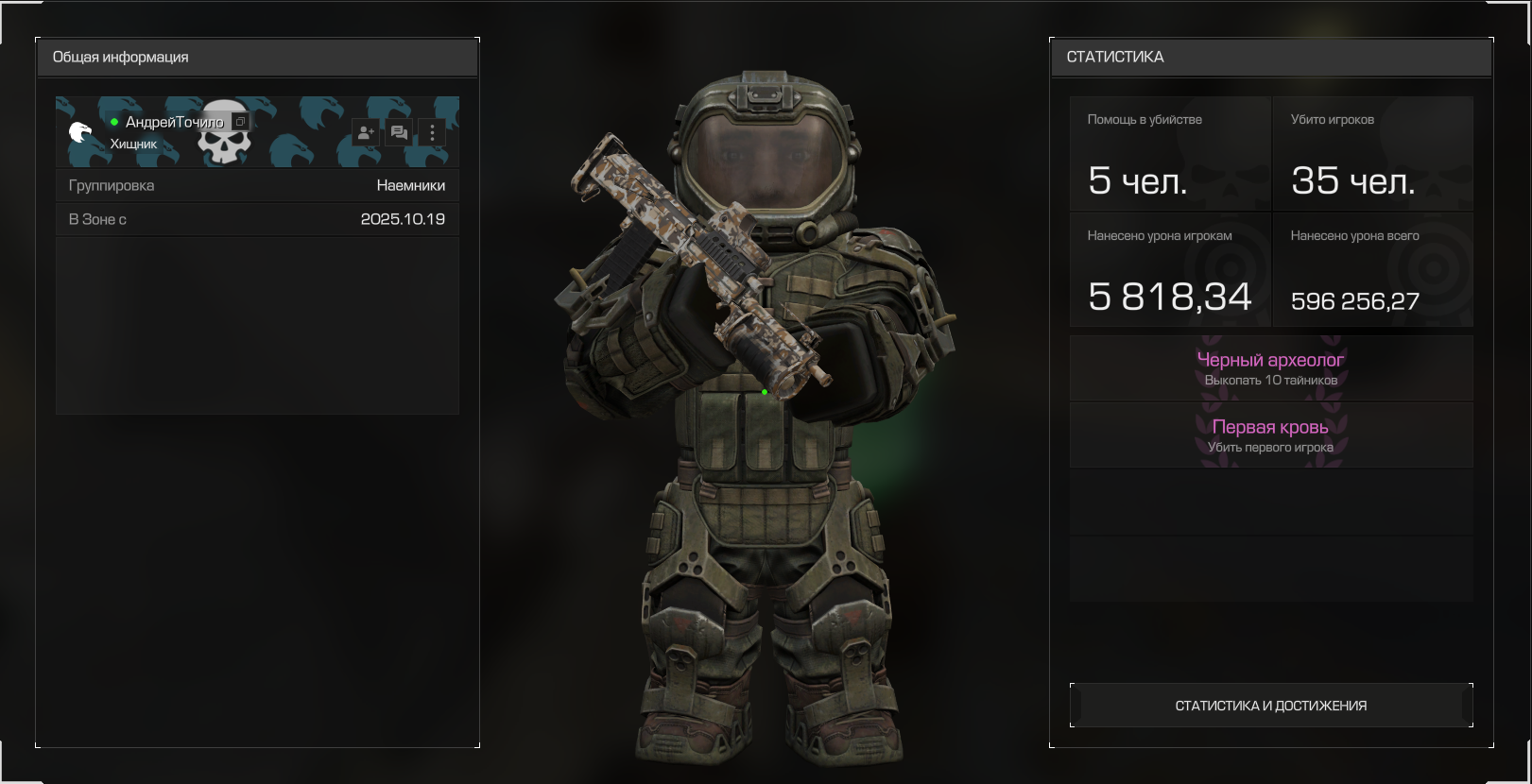Copy the player nickname АндрейТочило

tap(240, 122)
